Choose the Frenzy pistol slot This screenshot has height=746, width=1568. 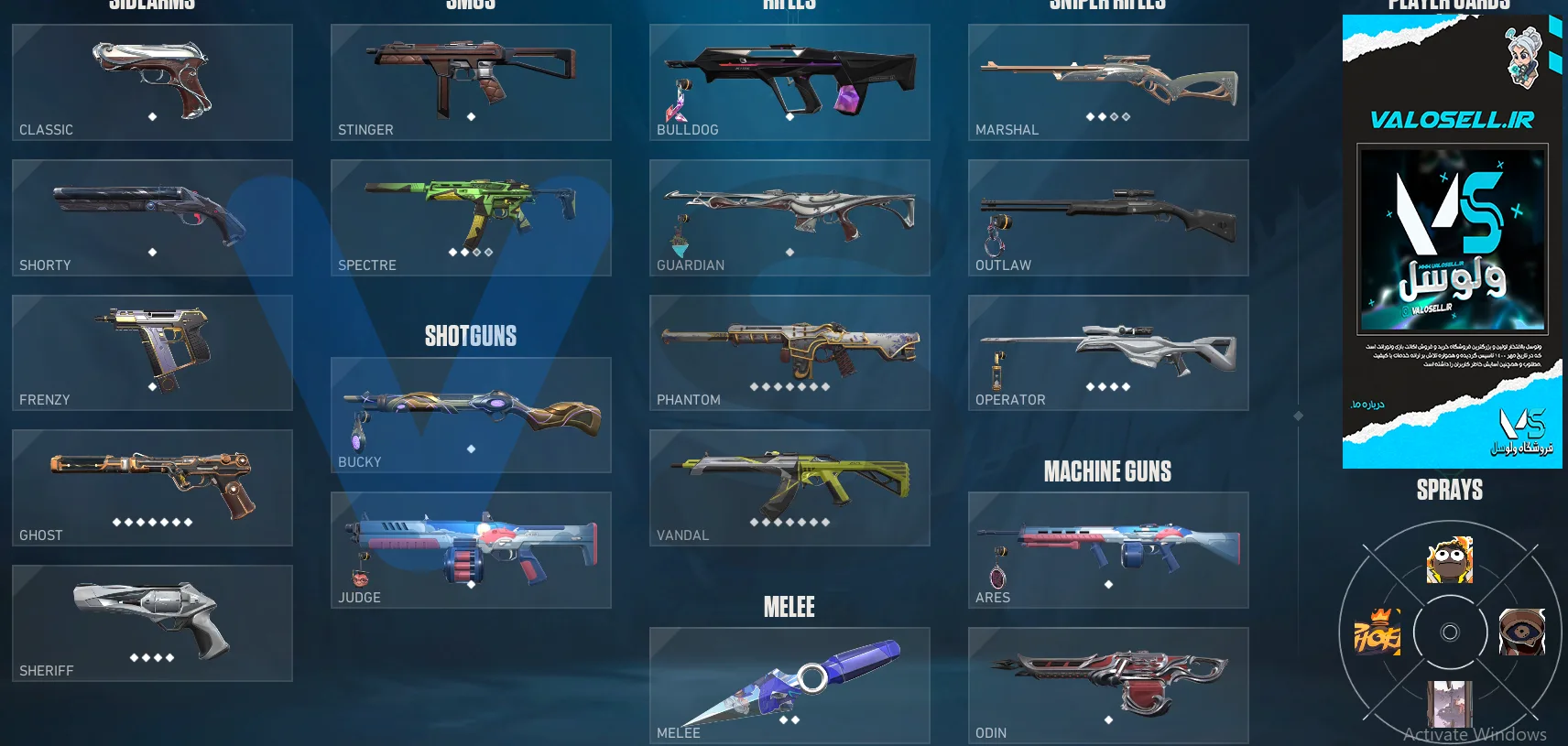tap(152, 352)
